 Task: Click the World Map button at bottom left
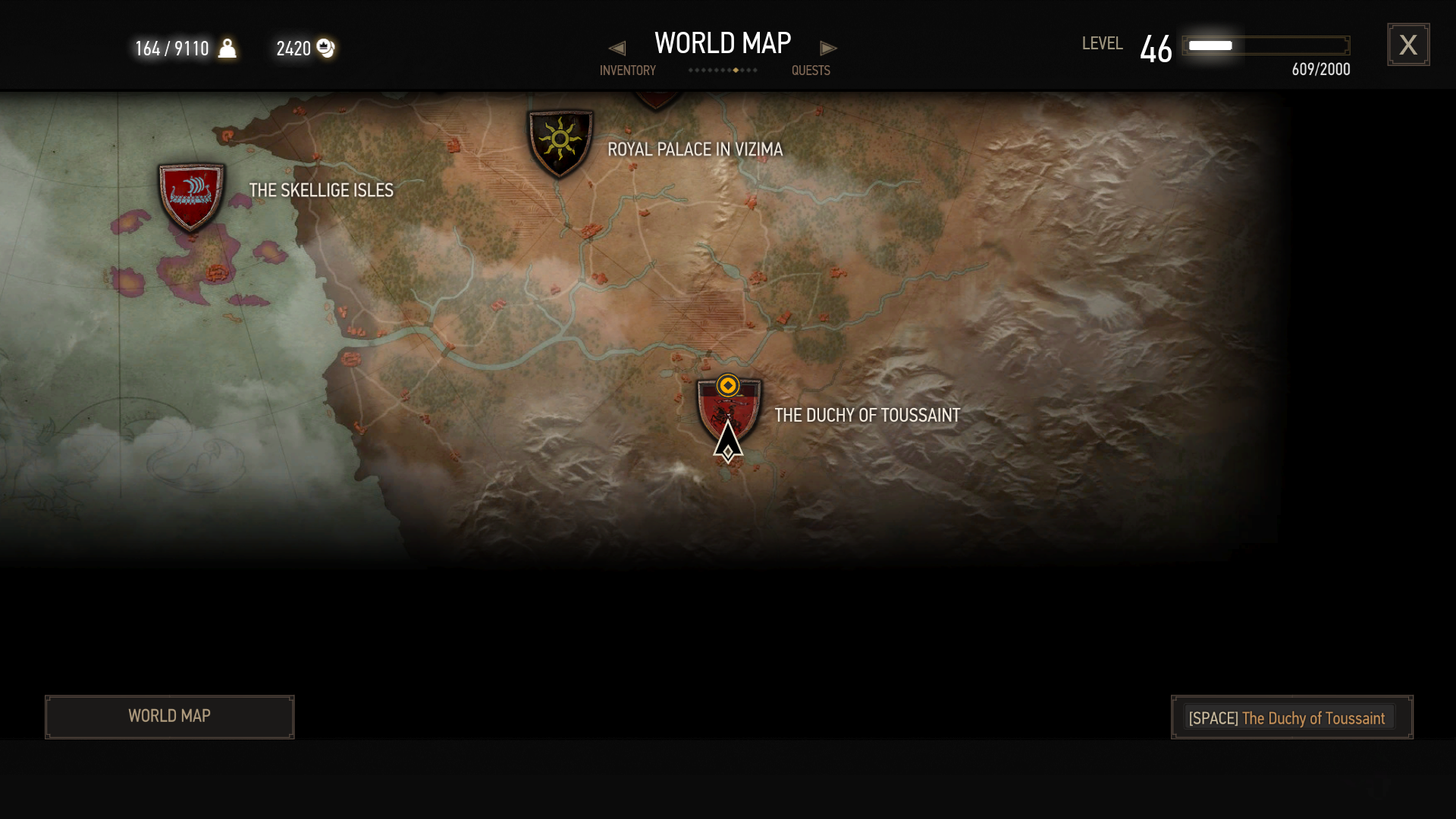[x=170, y=717]
